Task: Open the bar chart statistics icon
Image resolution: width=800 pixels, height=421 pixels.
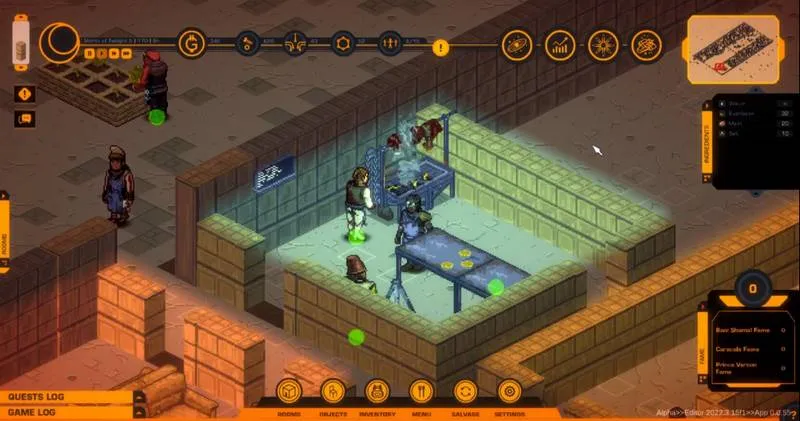Action: point(560,44)
